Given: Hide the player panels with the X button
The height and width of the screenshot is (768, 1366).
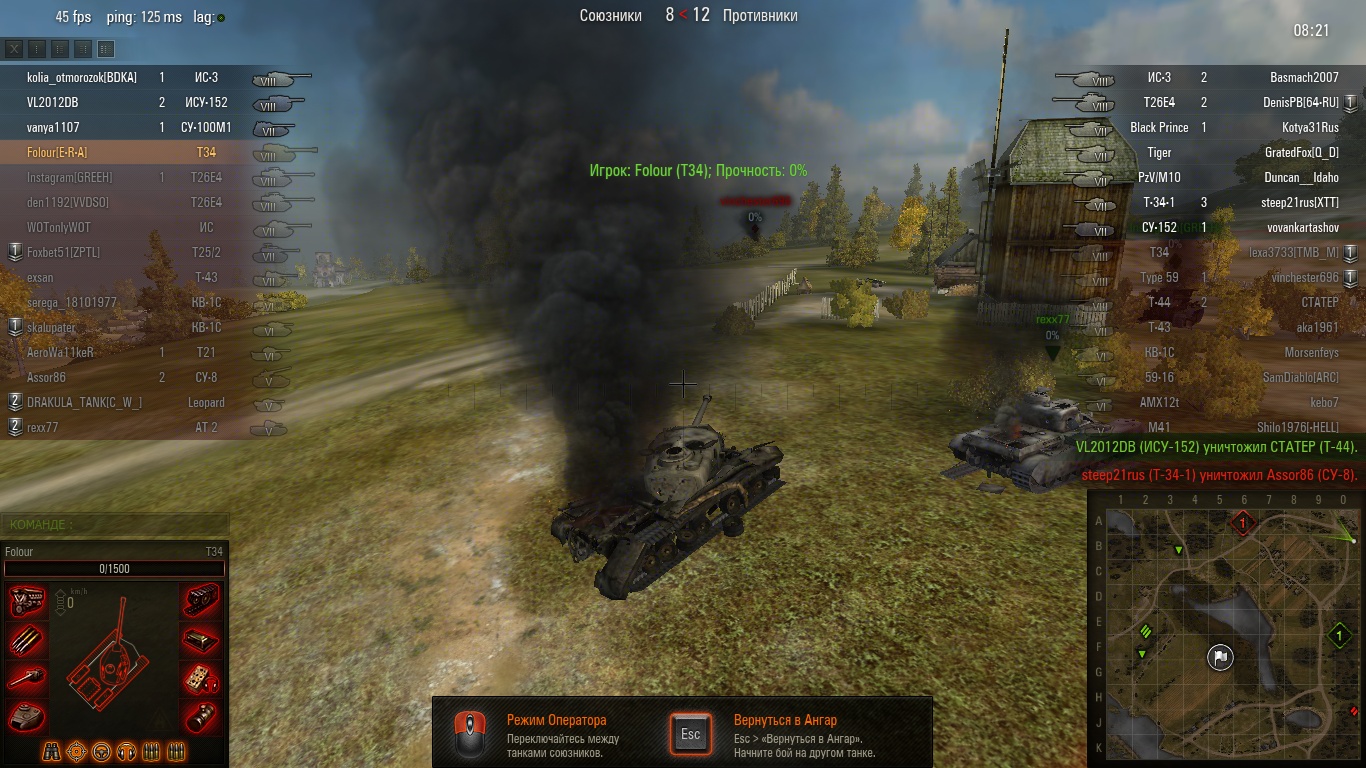Looking at the screenshot, I should (x=14, y=49).
